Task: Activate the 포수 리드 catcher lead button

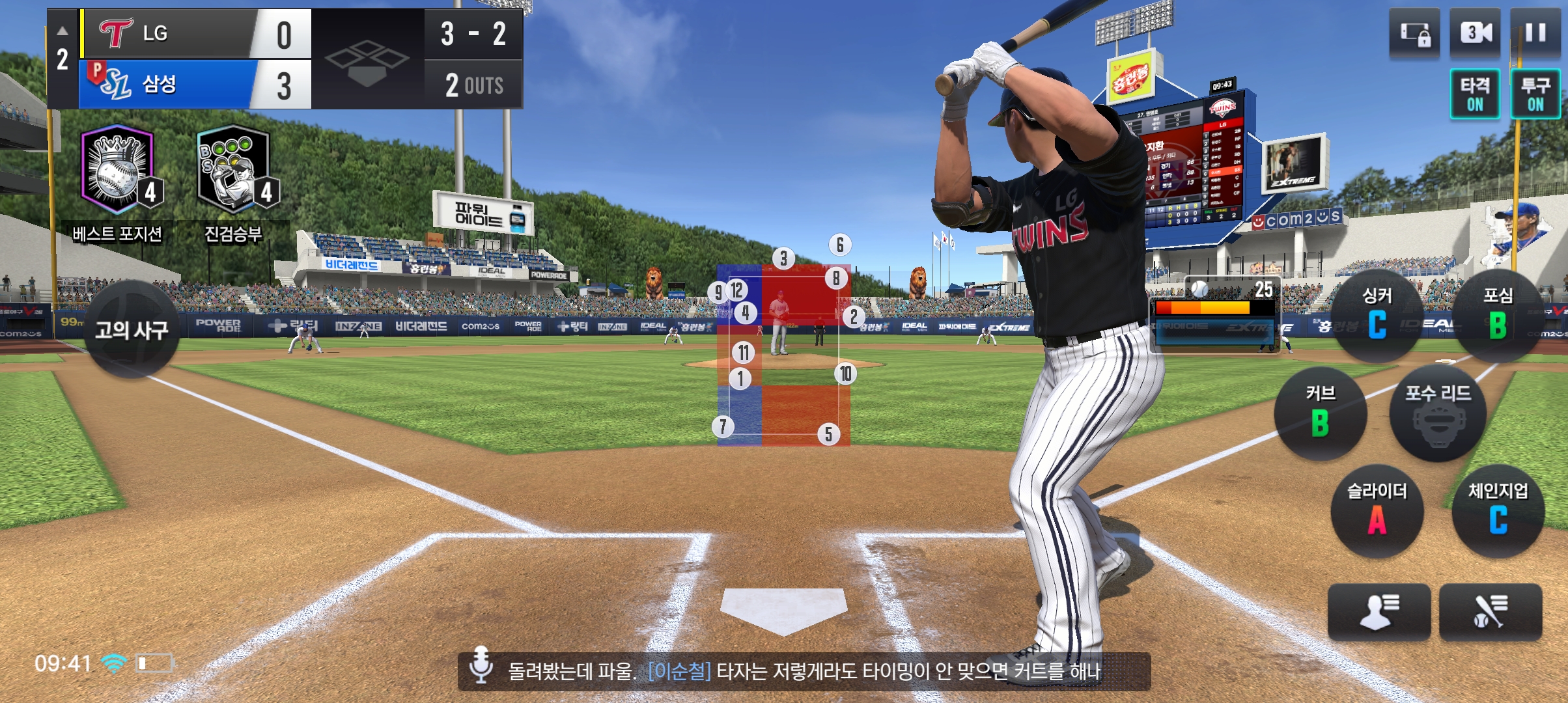Action: click(1438, 413)
